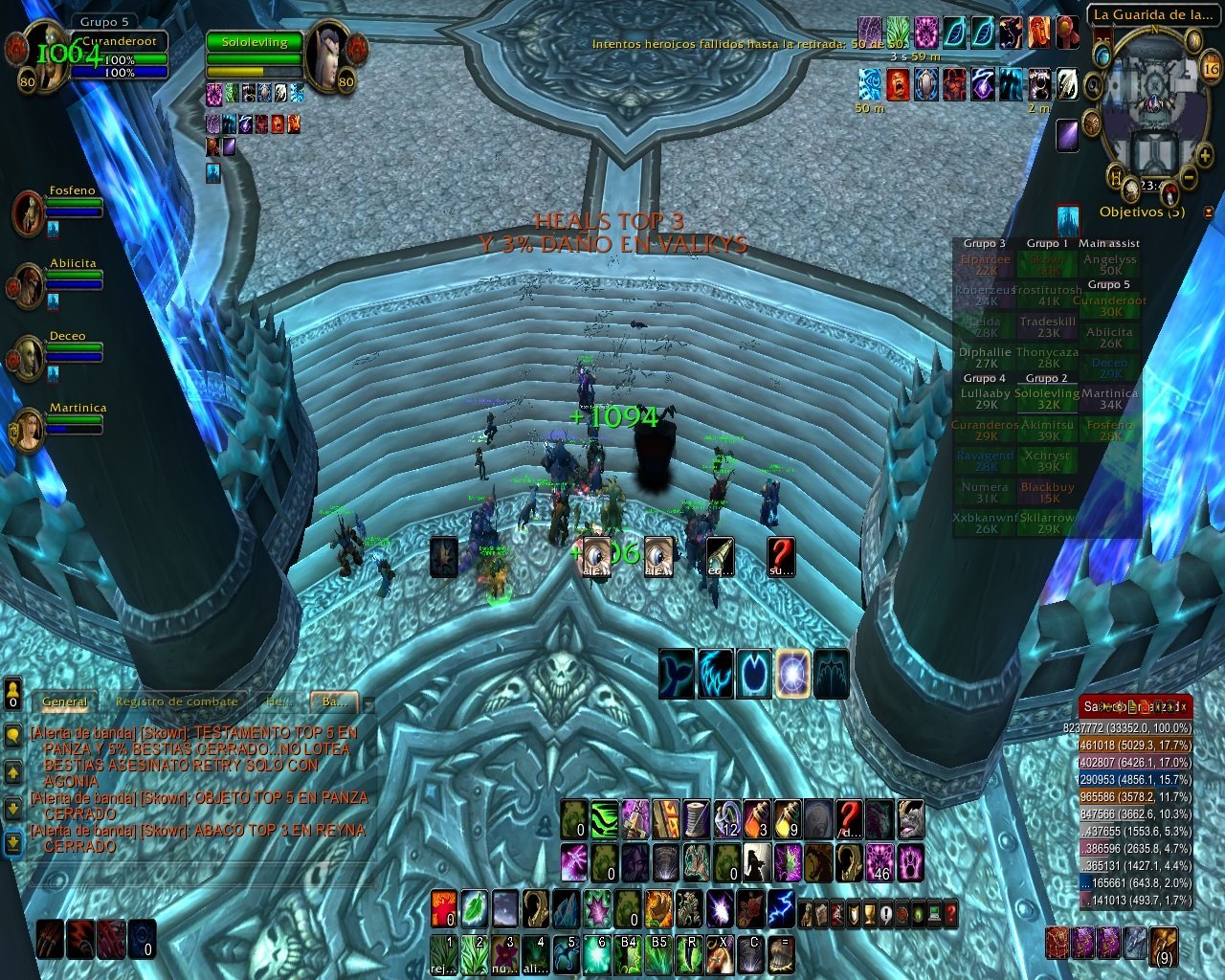Screen dimensions: 1225x980
Task: Activate the spool of thread item
Action: [696, 819]
